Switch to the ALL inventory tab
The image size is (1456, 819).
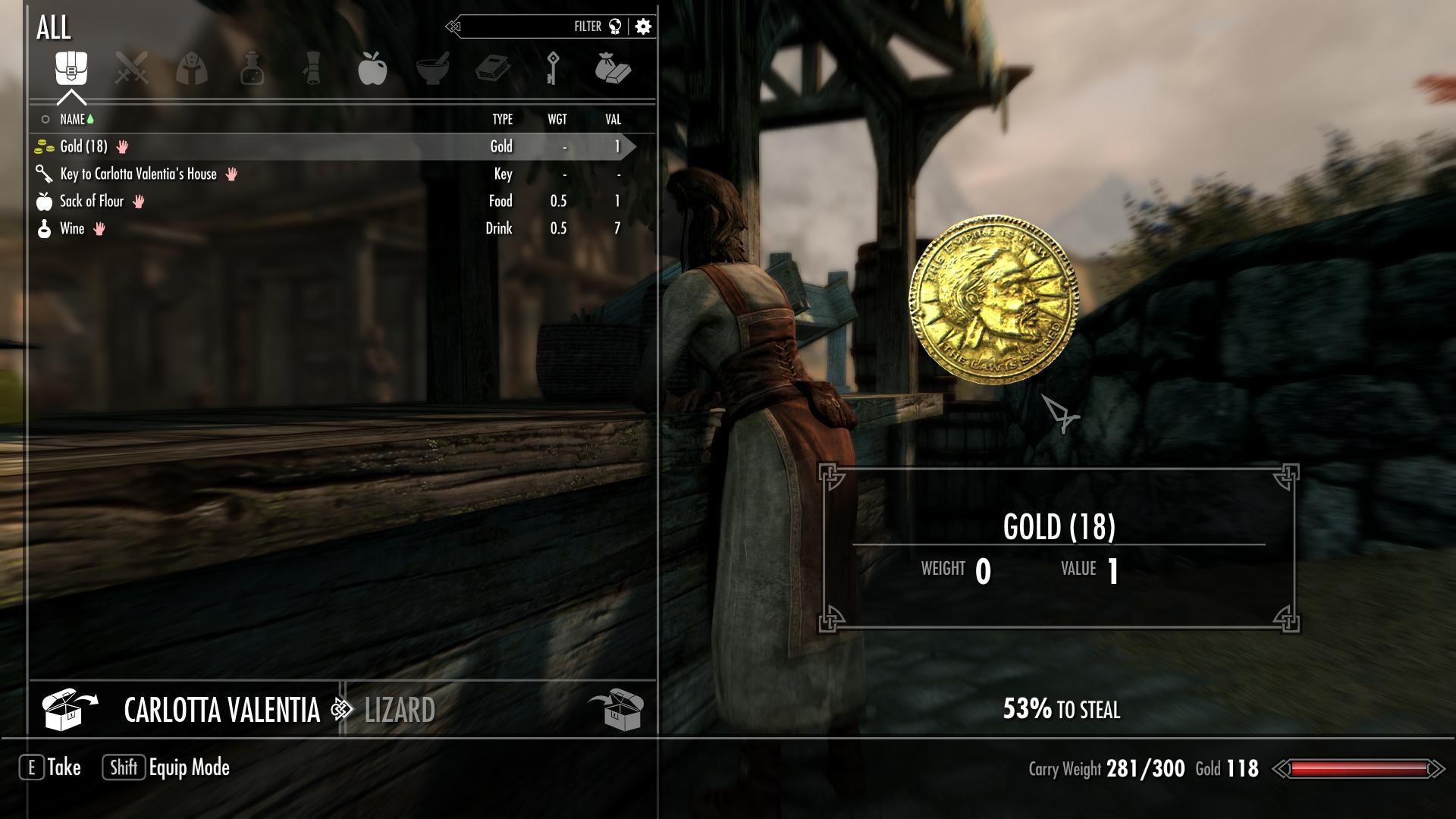coord(72,68)
